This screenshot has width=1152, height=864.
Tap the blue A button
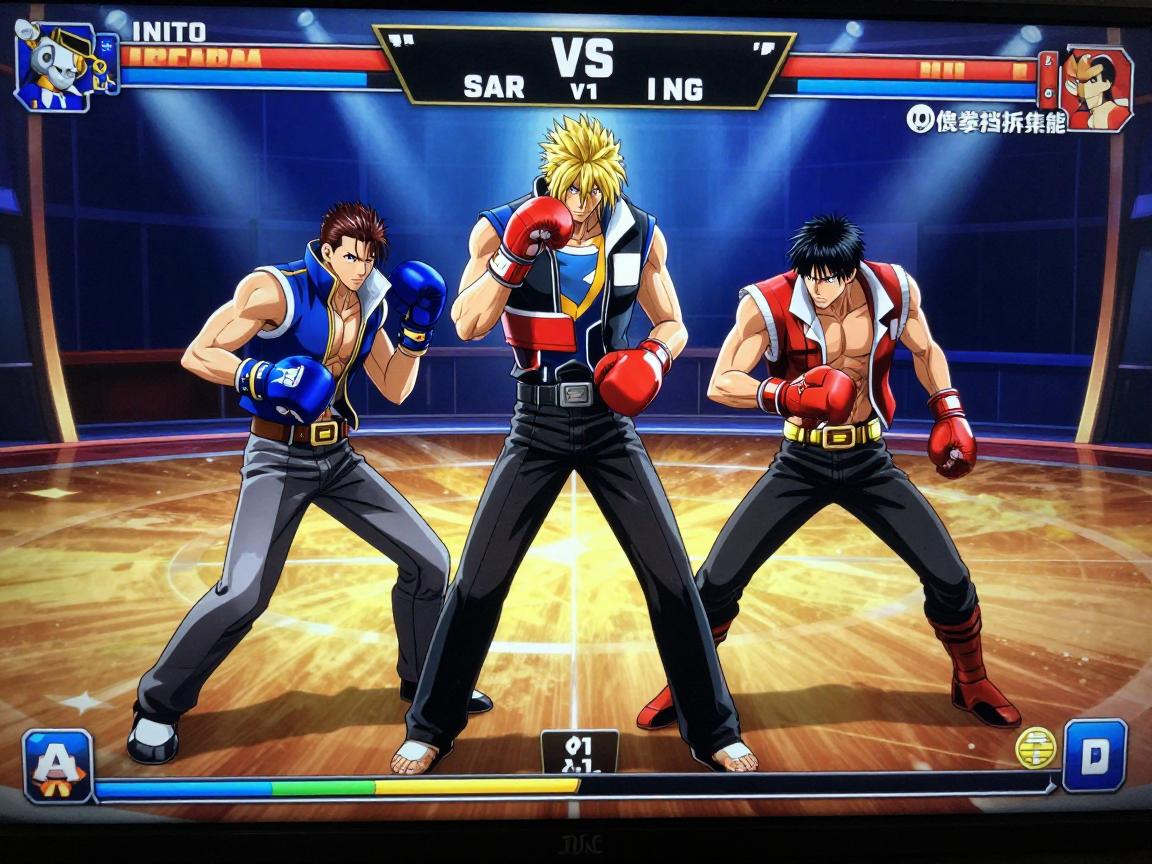point(58,766)
